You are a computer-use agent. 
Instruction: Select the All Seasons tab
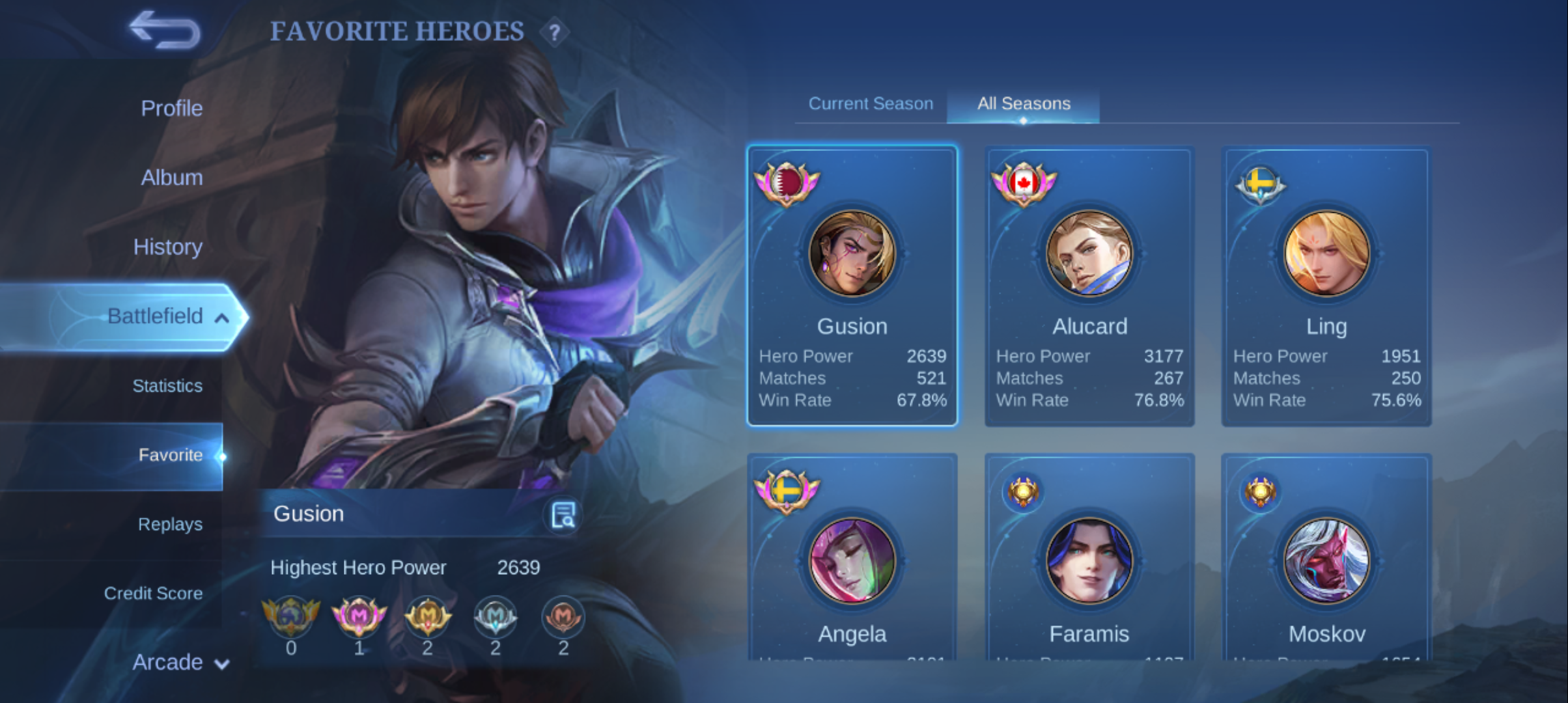(x=1024, y=103)
